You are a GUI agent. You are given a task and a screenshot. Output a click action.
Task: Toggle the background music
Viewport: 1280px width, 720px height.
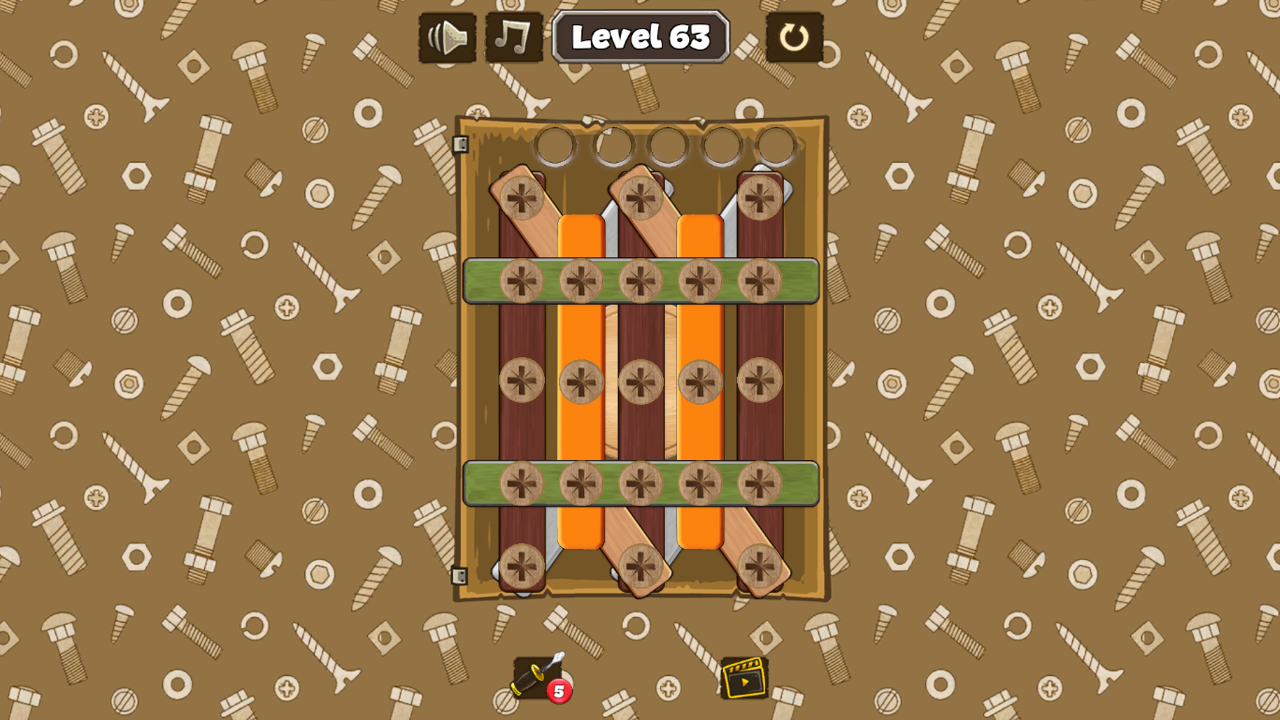pyautogui.click(x=513, y=39)
